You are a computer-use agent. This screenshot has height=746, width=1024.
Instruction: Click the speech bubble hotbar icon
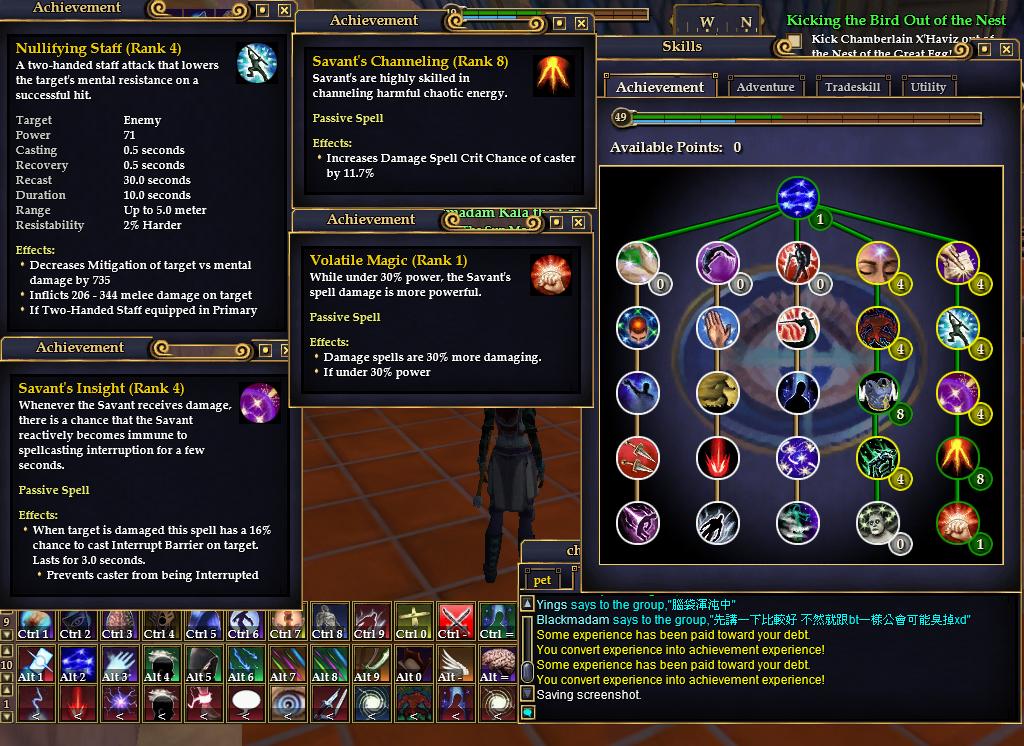(246, 703)
